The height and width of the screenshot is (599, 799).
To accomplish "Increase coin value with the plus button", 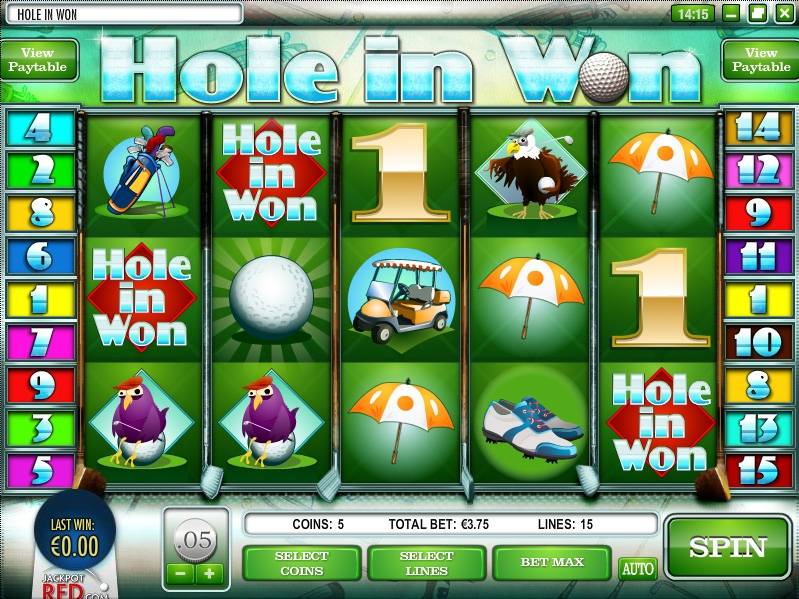I will tap(209, 573).
